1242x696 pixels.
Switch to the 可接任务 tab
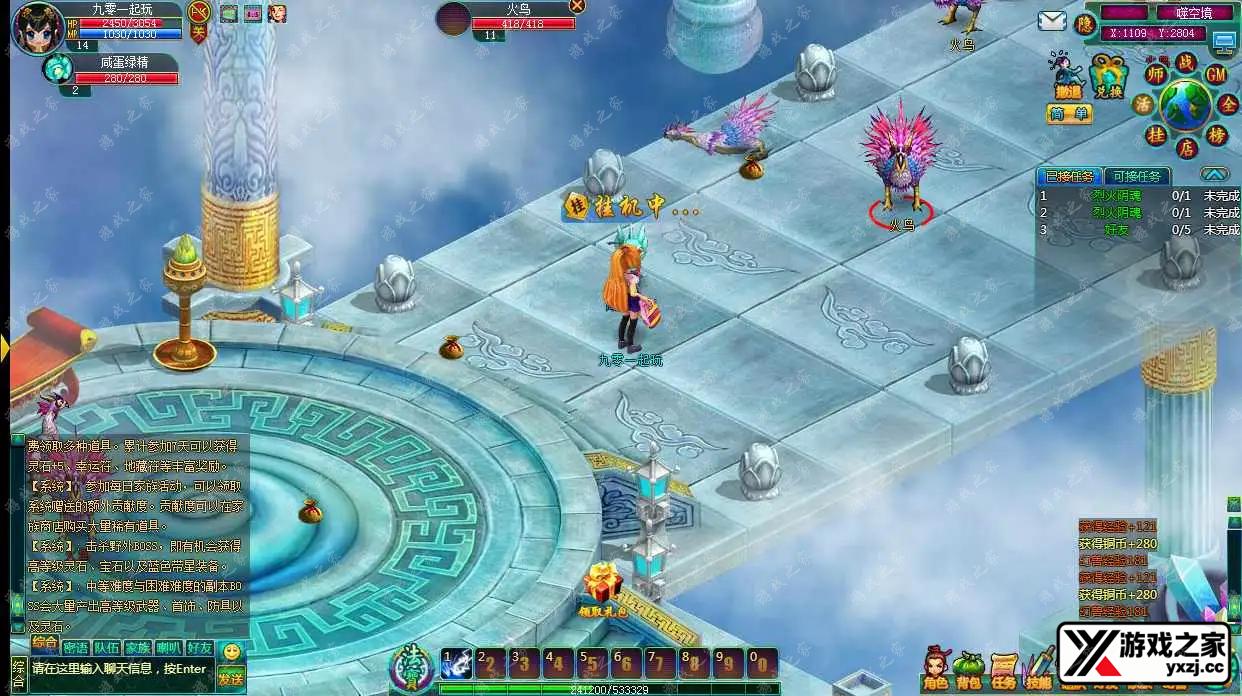point(1138,176)
